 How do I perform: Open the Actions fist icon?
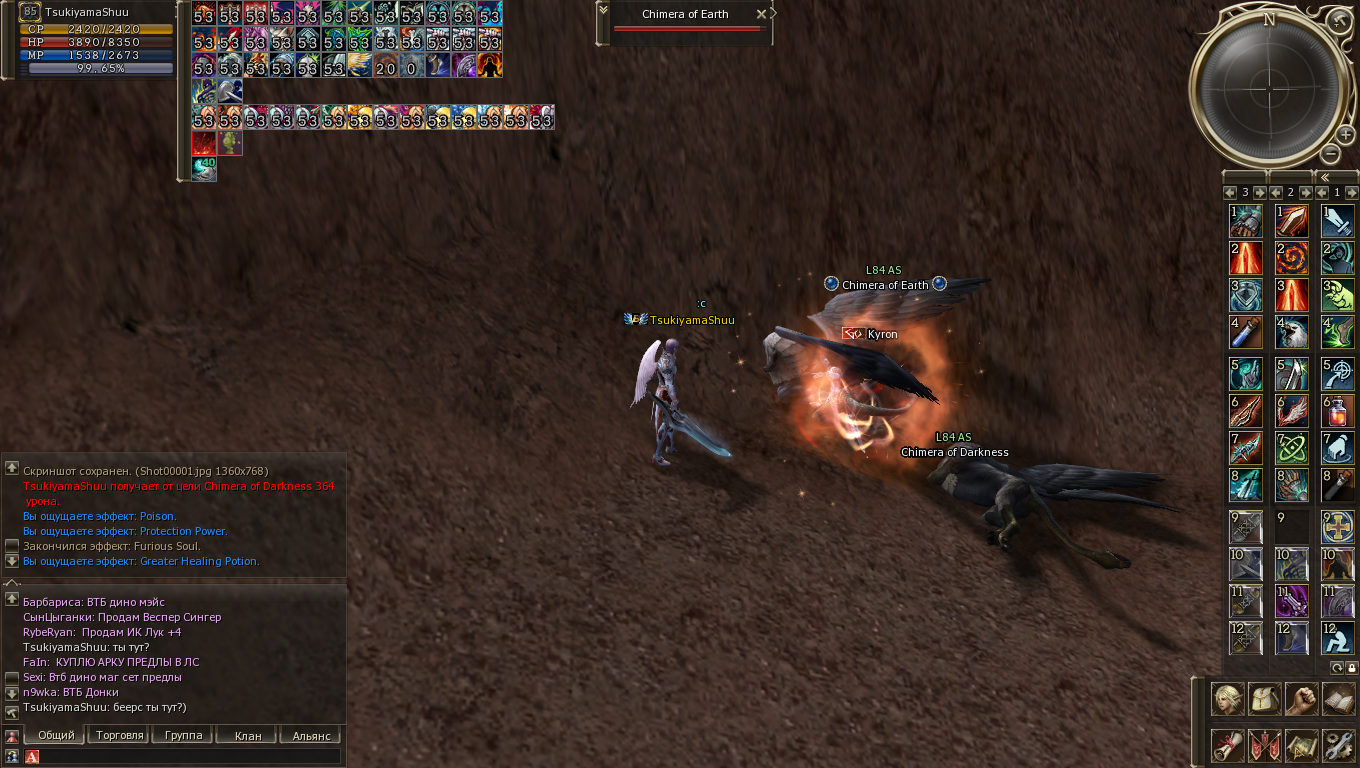coord(1300,698)
